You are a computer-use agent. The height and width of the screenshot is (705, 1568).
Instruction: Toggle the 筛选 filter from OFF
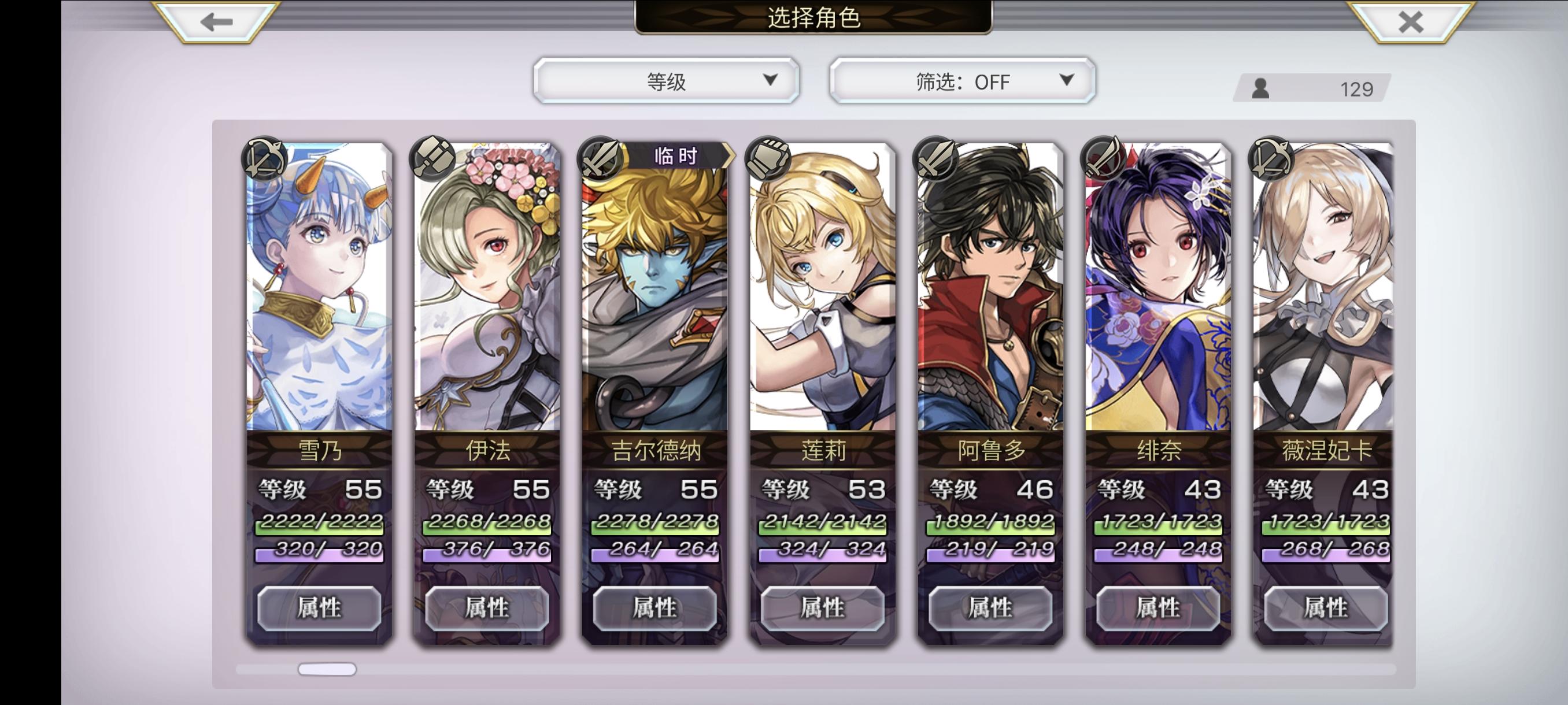point(960,80)
